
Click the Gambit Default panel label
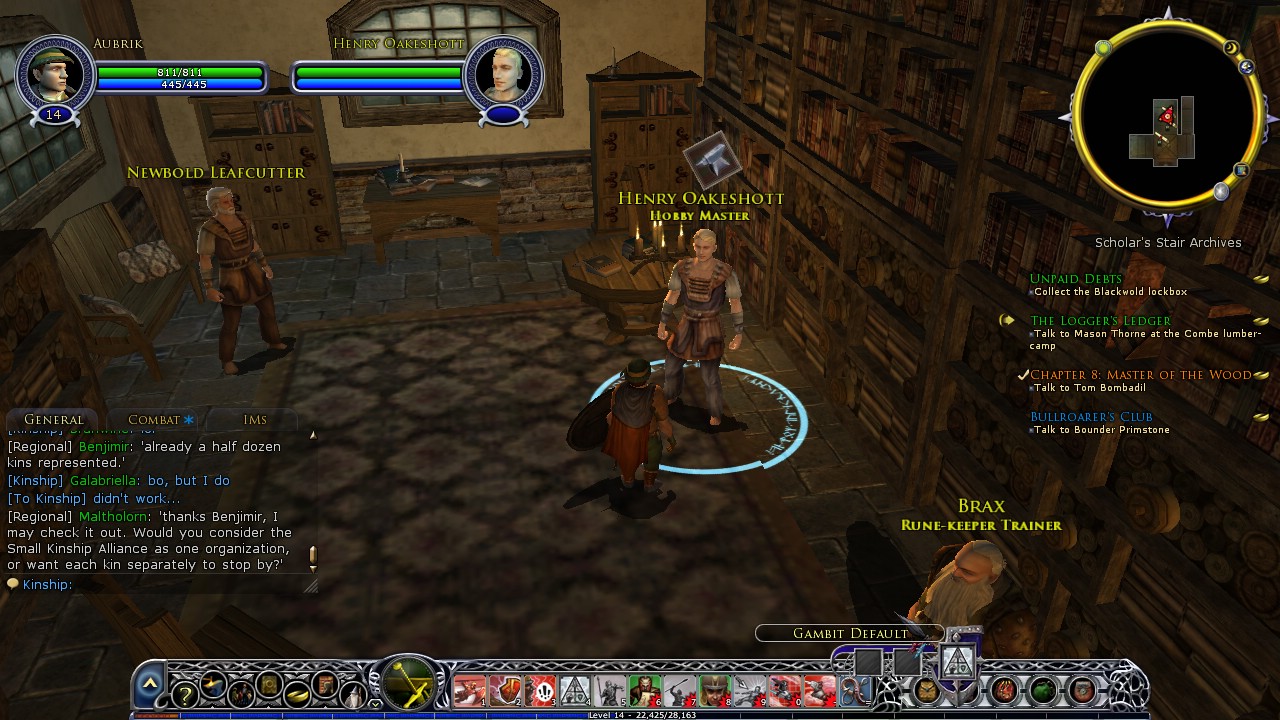click(x=850, y=633)
